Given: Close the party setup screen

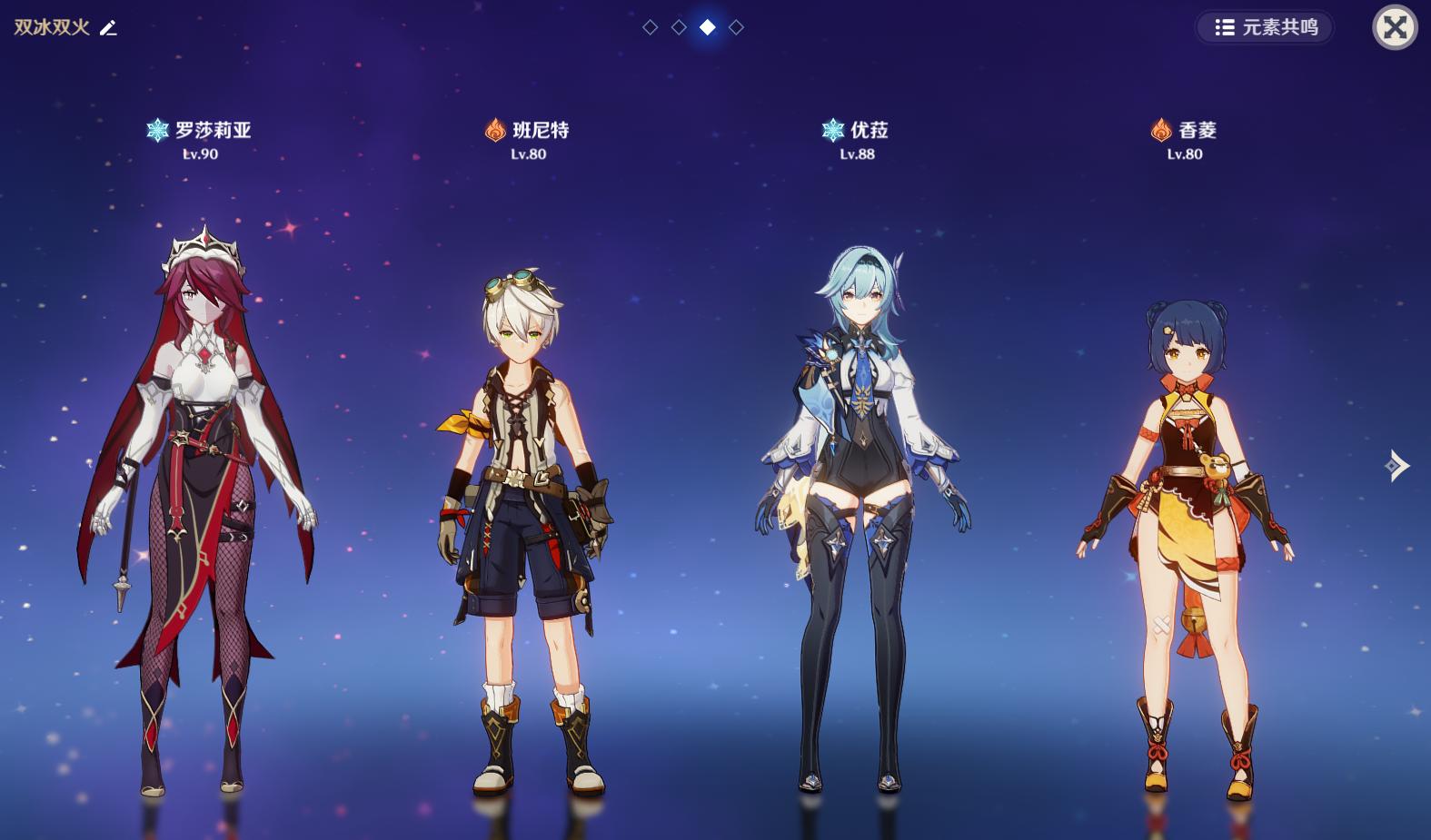Looking at the screenshot, I should (1395, 27).
